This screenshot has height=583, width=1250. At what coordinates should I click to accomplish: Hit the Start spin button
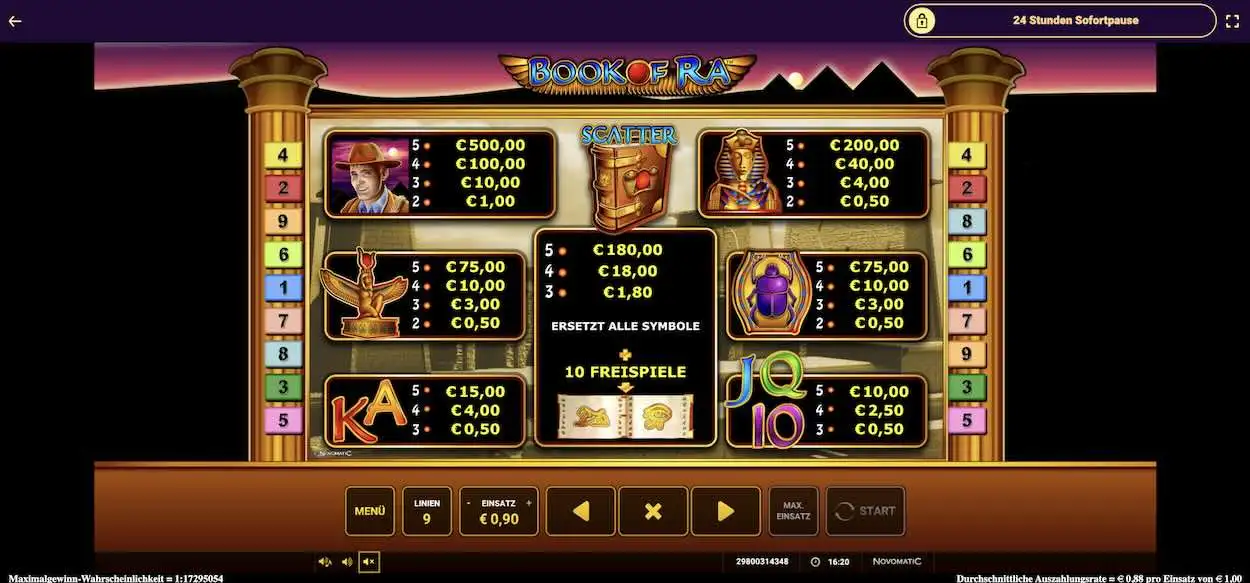coord(865,511)
